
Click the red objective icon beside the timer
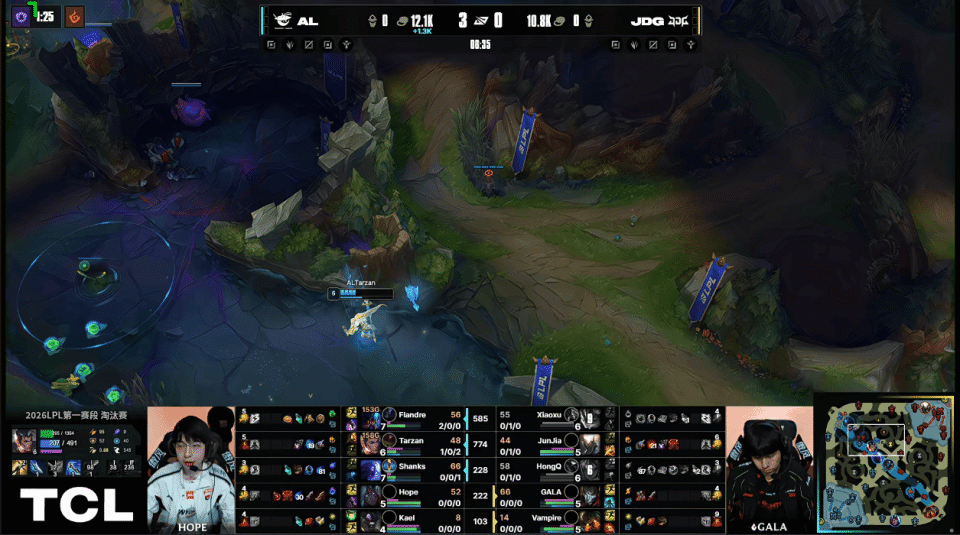(74, 16)
